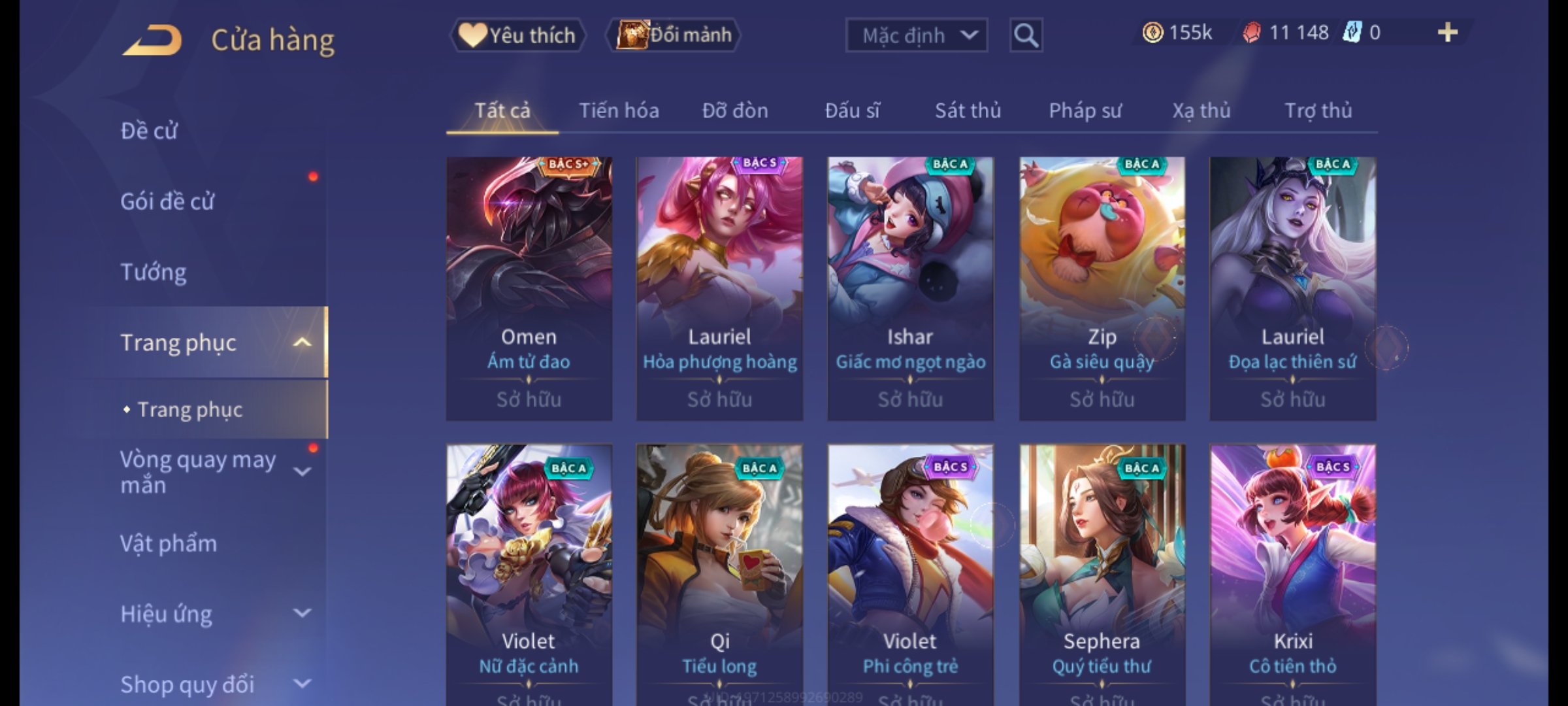The image size is (1568, 706).
Task: Switch to the Đỡ đòn tab
Action: (735, 111)
